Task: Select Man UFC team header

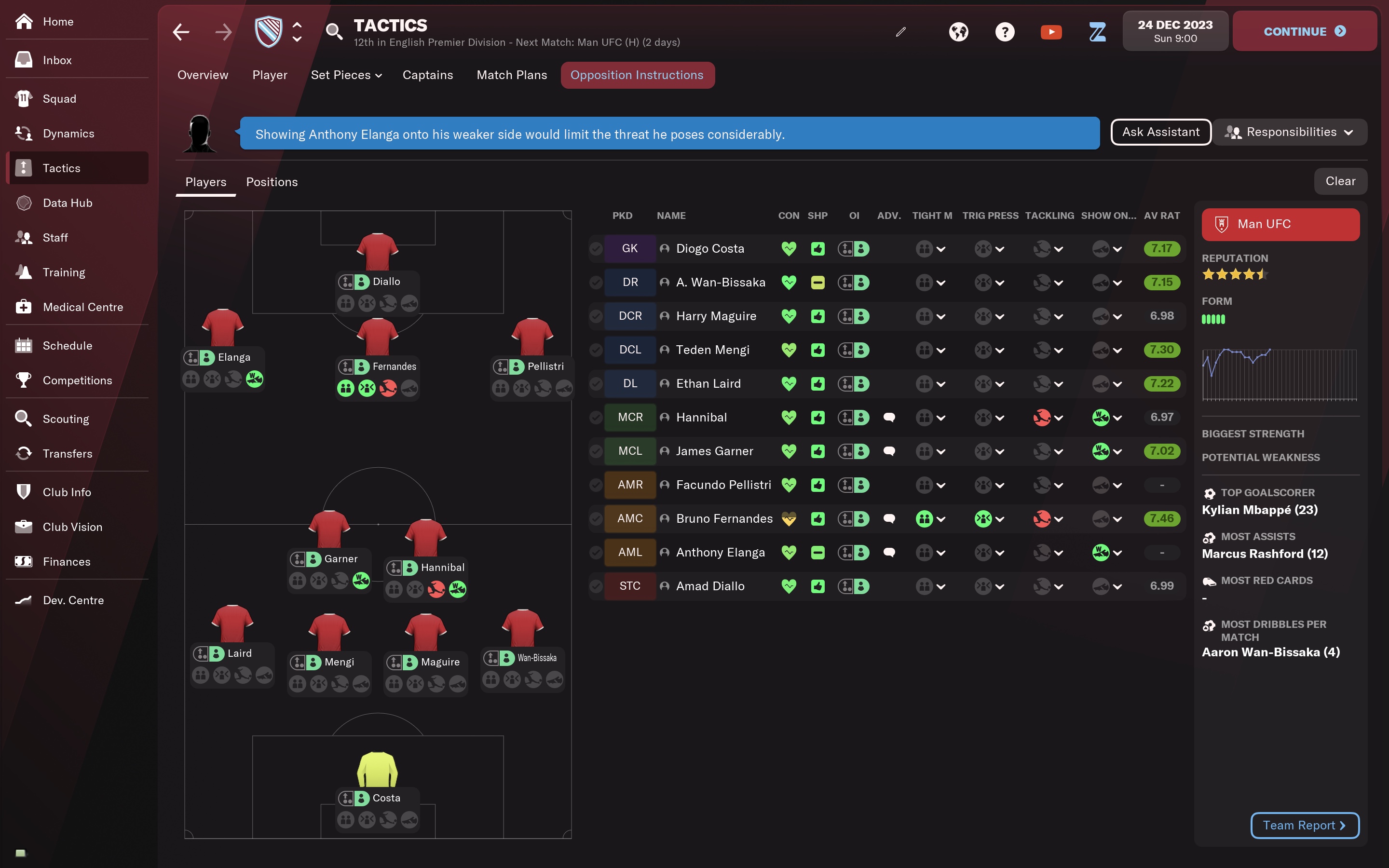Action: click(x=1280, y=224)
